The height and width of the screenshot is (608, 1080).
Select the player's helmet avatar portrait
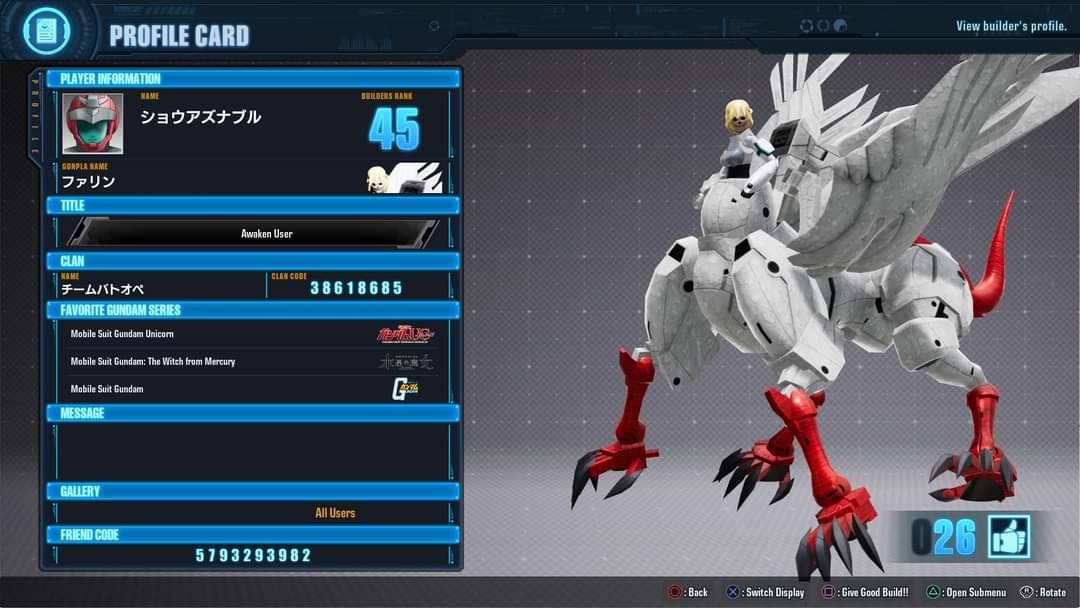[93, 124]
